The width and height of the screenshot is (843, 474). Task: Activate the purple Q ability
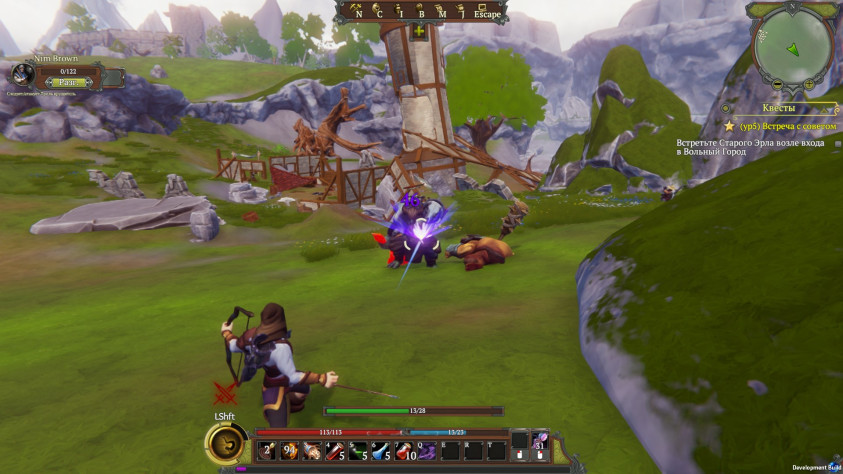pos(427,451)
